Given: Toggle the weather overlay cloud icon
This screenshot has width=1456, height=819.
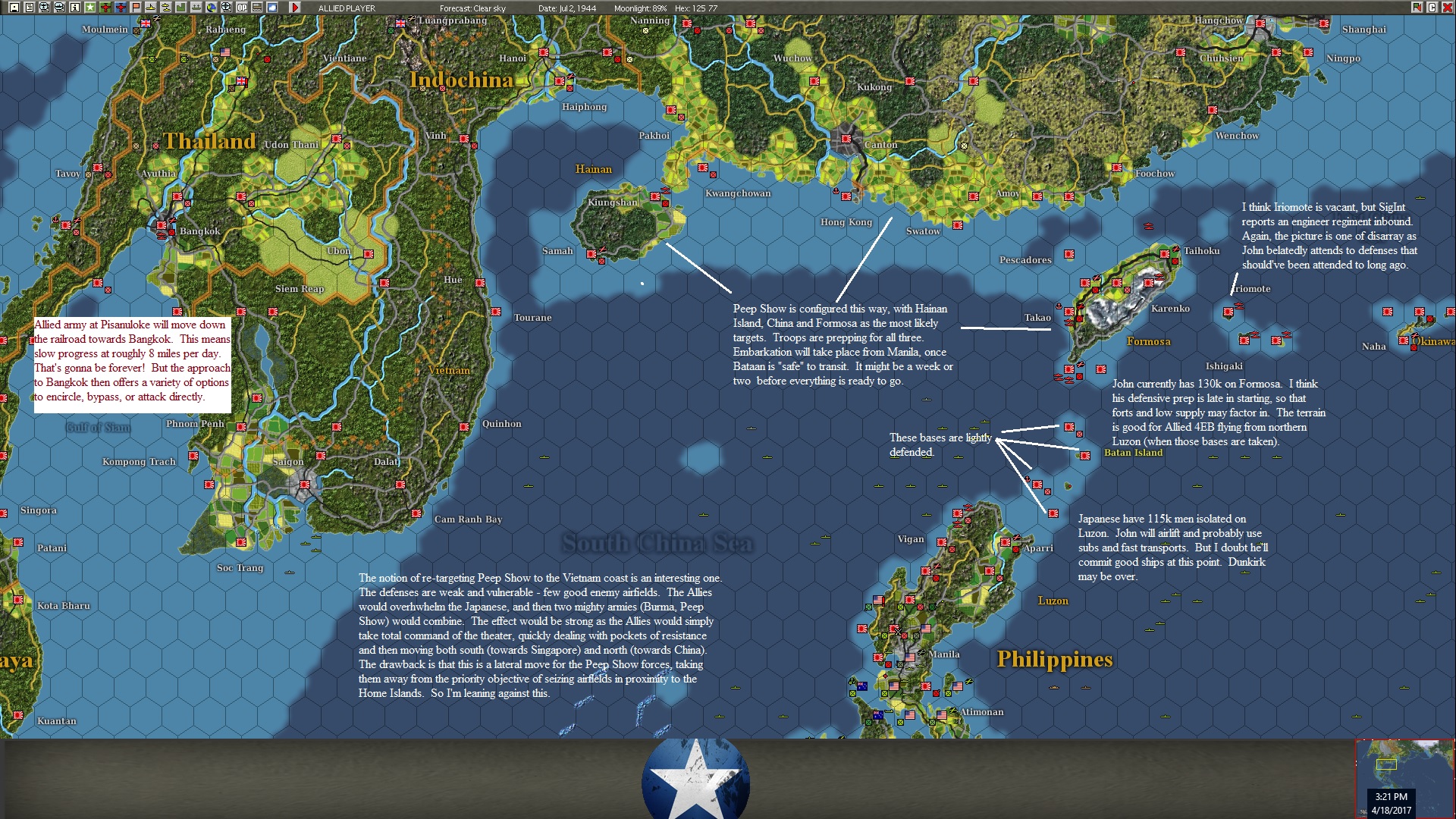Looking at the screenshot, I should (x=273, y=8).
